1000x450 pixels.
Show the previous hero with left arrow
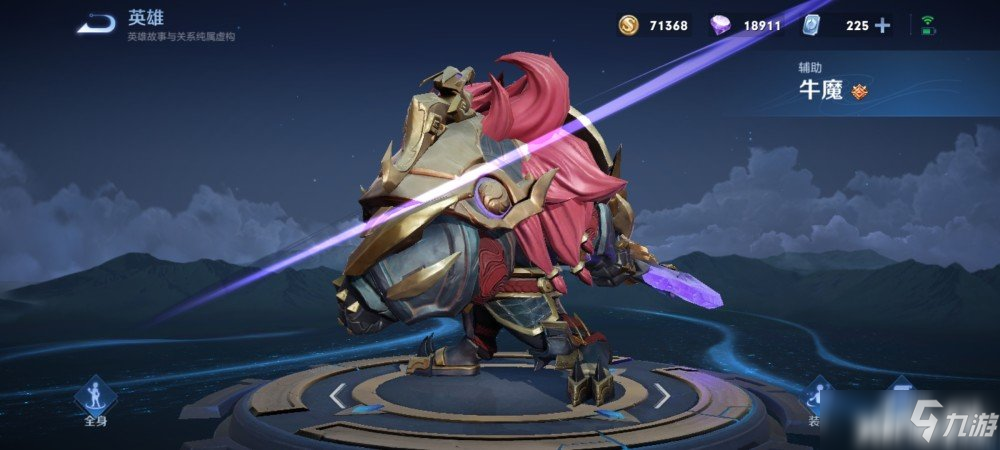coord(338,396)
